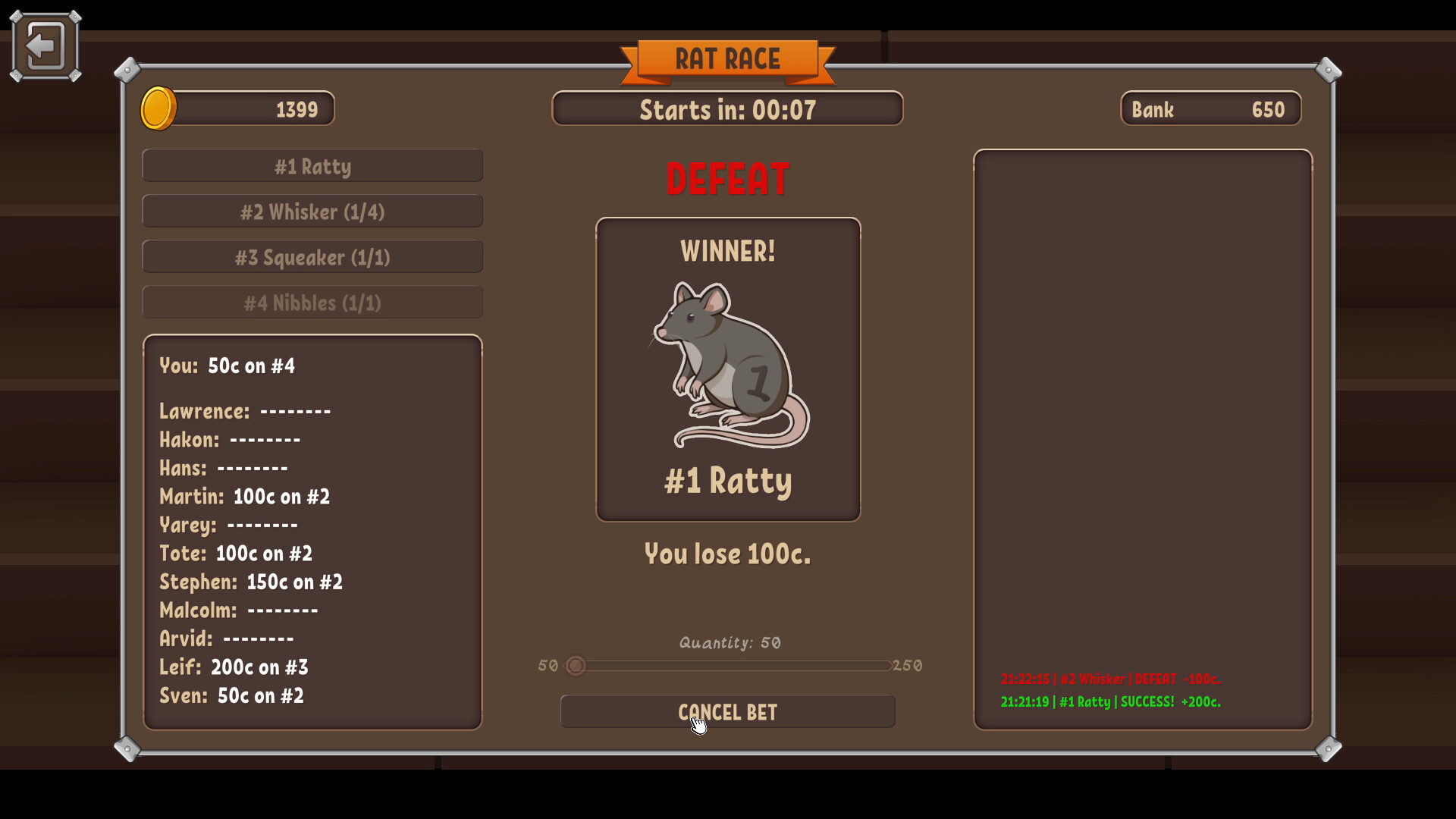This screenshot has width=1456, height=819.
Task: Click the slider handle on the quantity bar
Action: [x=576, y=666]
